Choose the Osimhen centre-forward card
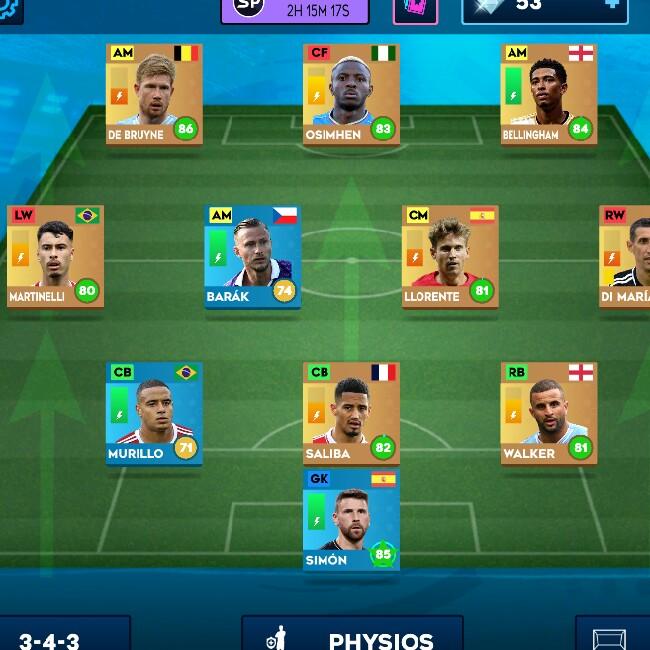650x650 pixels. 351,94
